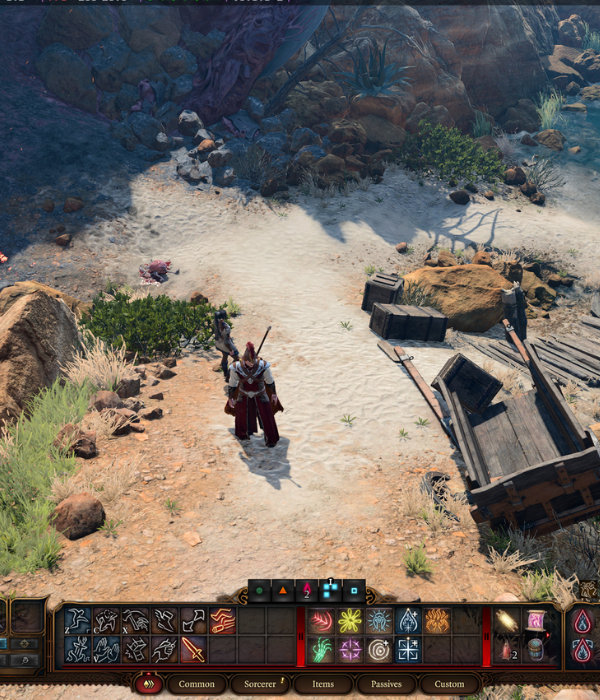Cast the red feather-like cantrip
This screenshot has height=700, width=600.
[321, 621]
